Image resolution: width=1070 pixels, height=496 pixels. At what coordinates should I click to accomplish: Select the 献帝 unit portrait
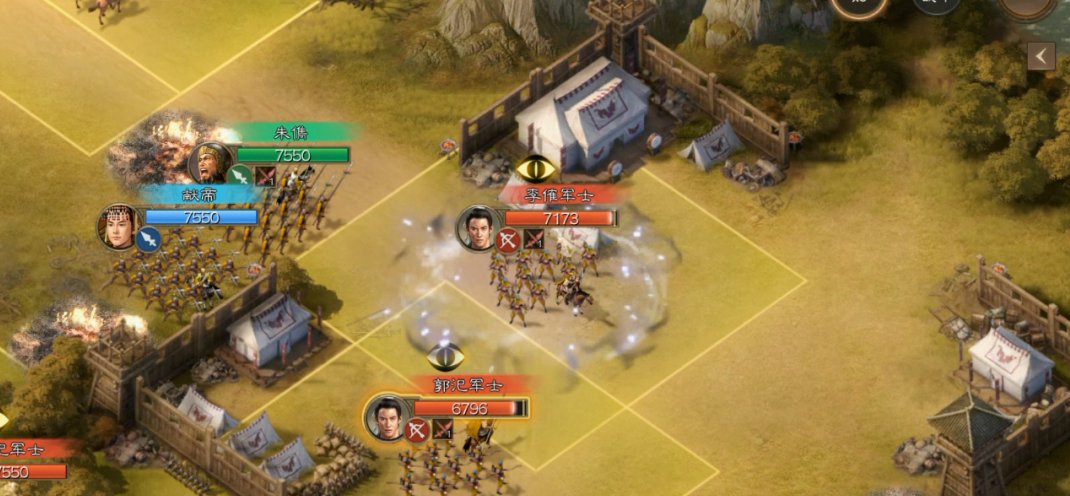118,226
